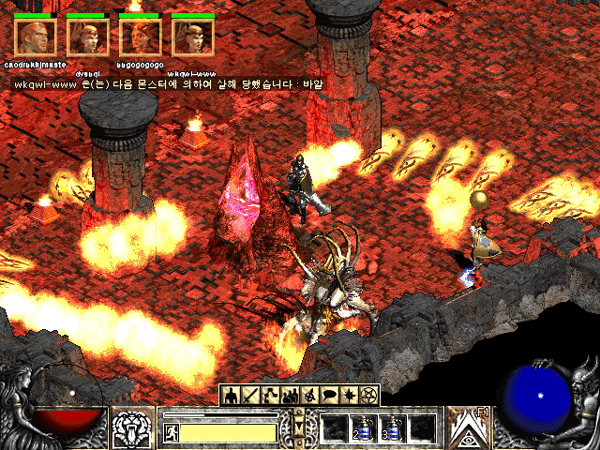This screenshot has height=450, width=600.
Task: Select the left-click attack skill icon
Action: [x=134, y=427]
